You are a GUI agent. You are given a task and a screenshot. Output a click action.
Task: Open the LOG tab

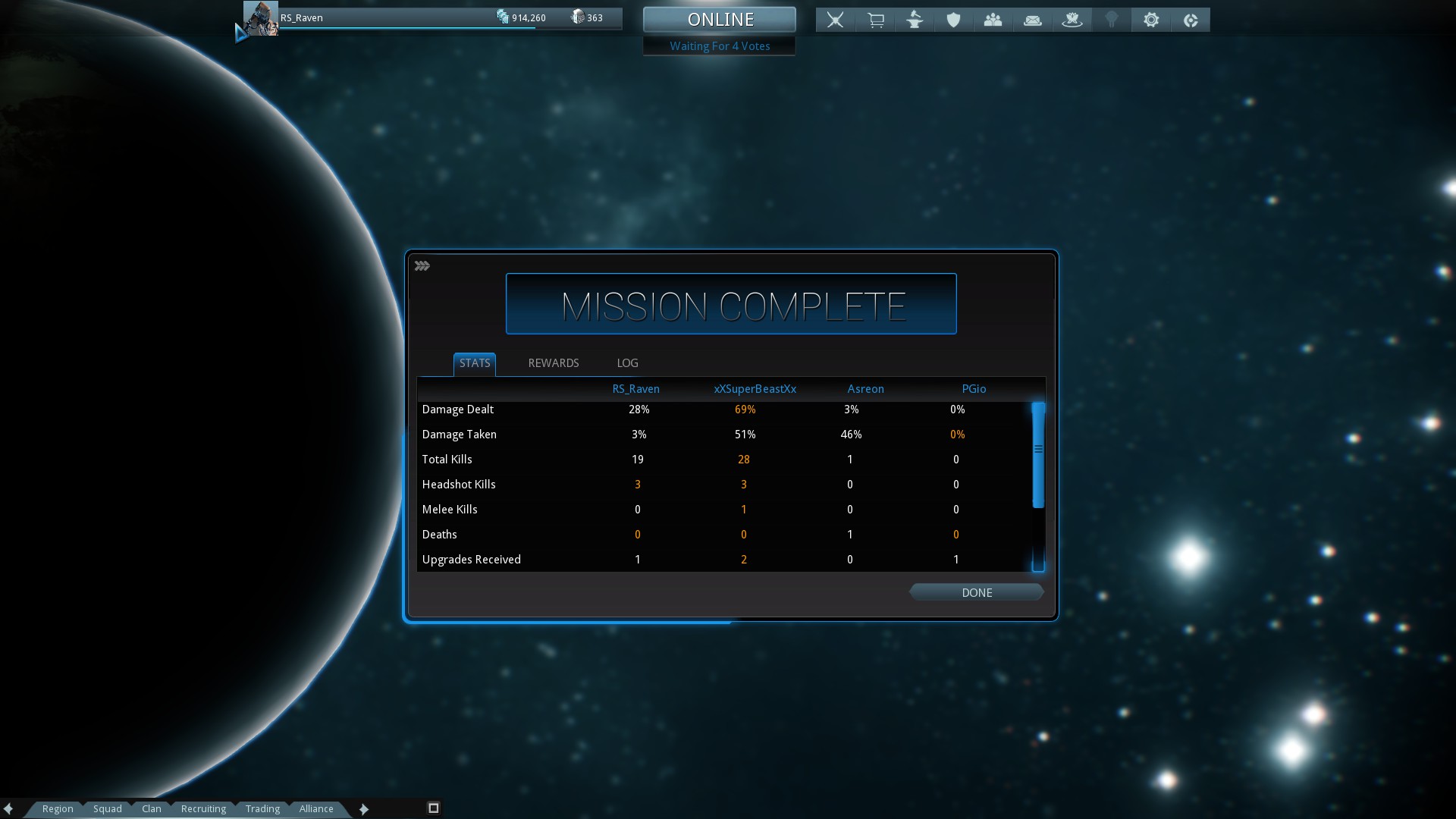627,363
